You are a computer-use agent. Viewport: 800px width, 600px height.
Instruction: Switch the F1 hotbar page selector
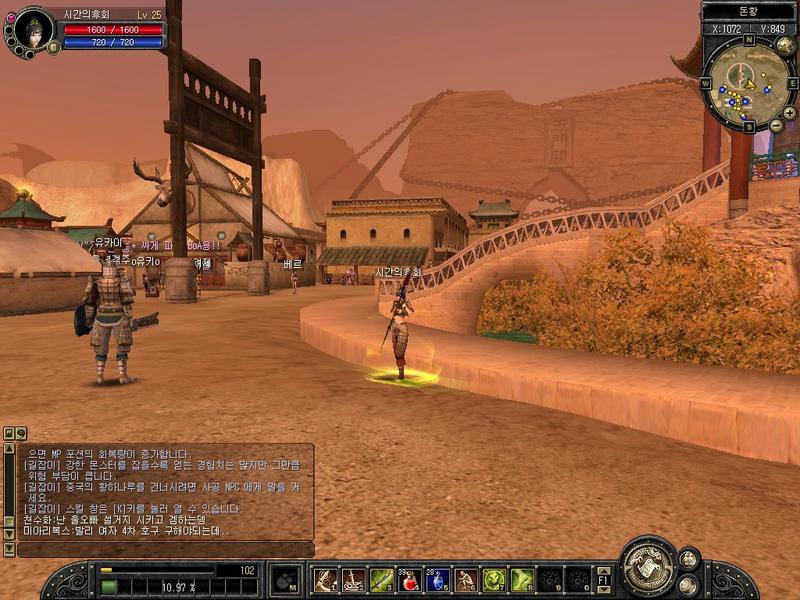pyautogui.click(x=604, y=579)
